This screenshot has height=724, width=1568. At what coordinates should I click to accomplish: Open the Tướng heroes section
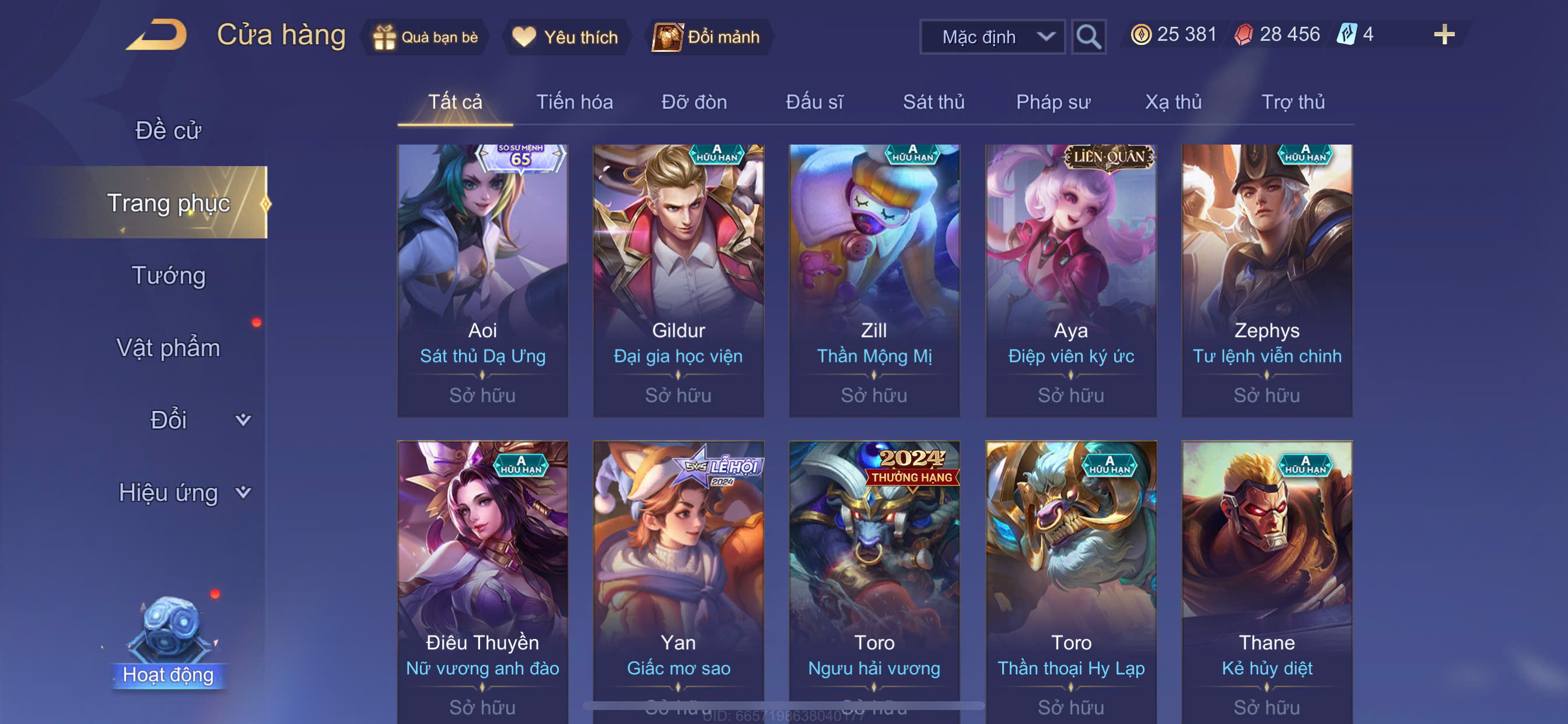pyautogui.click(x=169, y=275)
